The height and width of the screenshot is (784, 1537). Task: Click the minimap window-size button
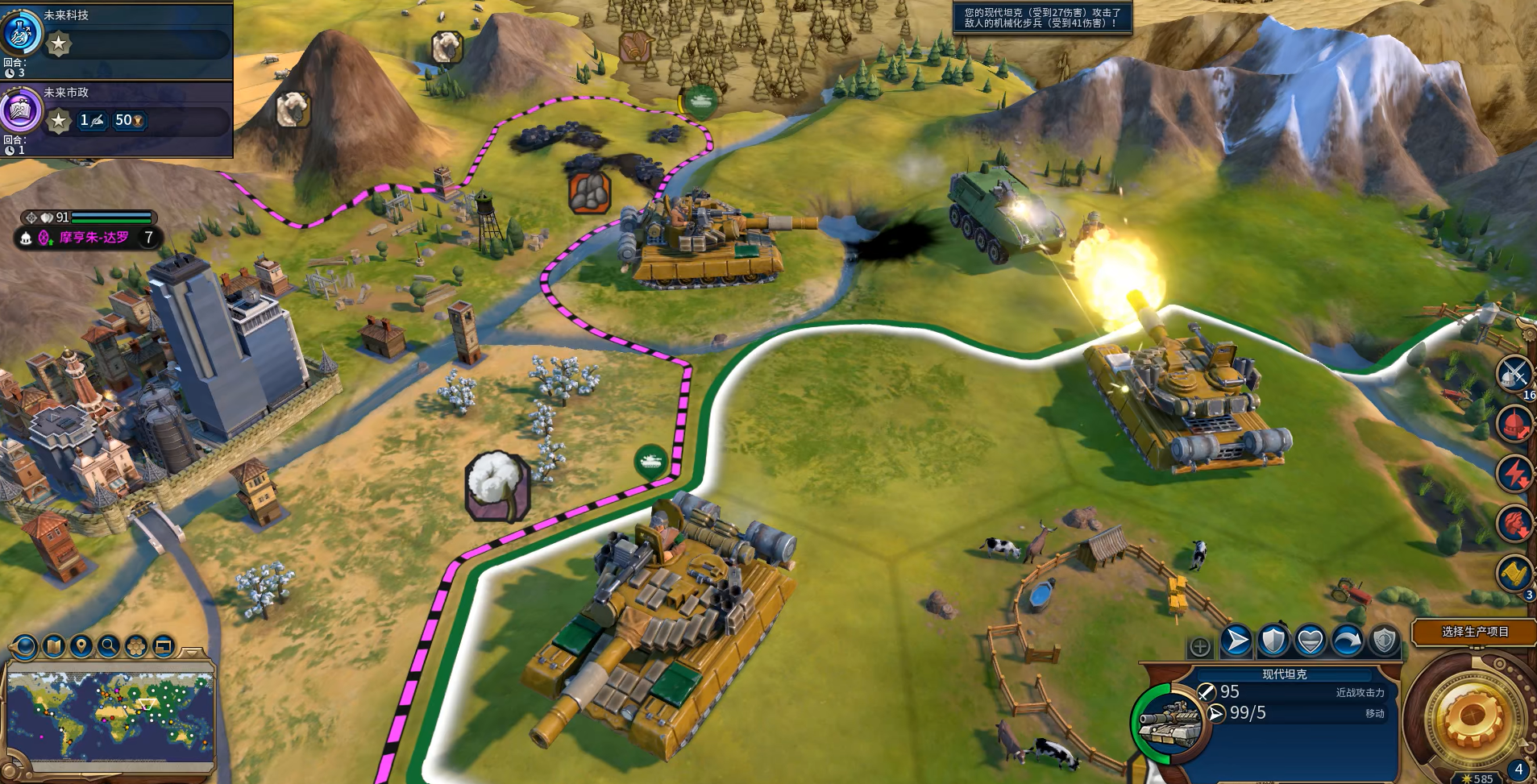[x=163, y=646]
